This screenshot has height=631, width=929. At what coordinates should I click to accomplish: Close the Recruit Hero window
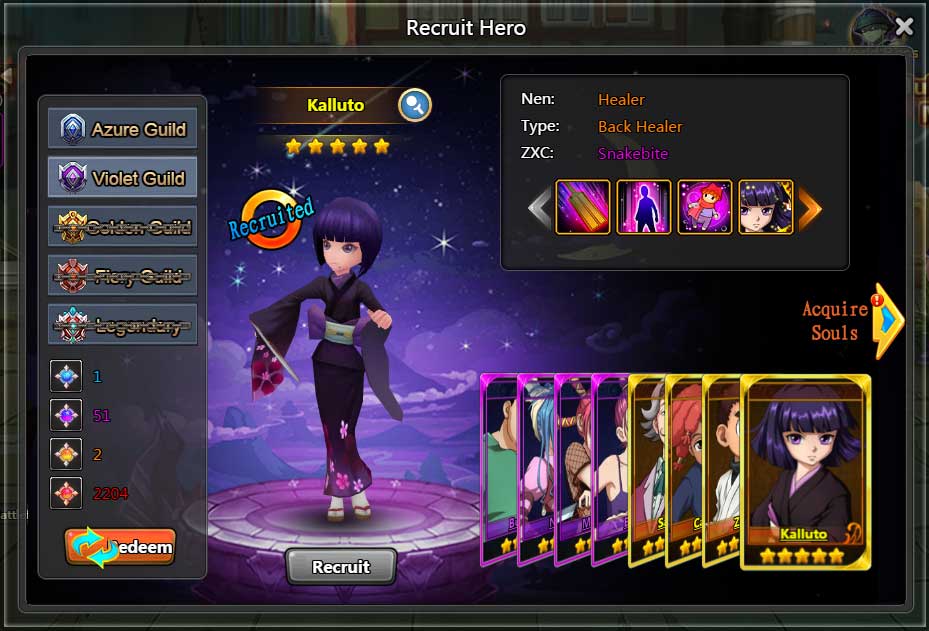click(904, 27)
